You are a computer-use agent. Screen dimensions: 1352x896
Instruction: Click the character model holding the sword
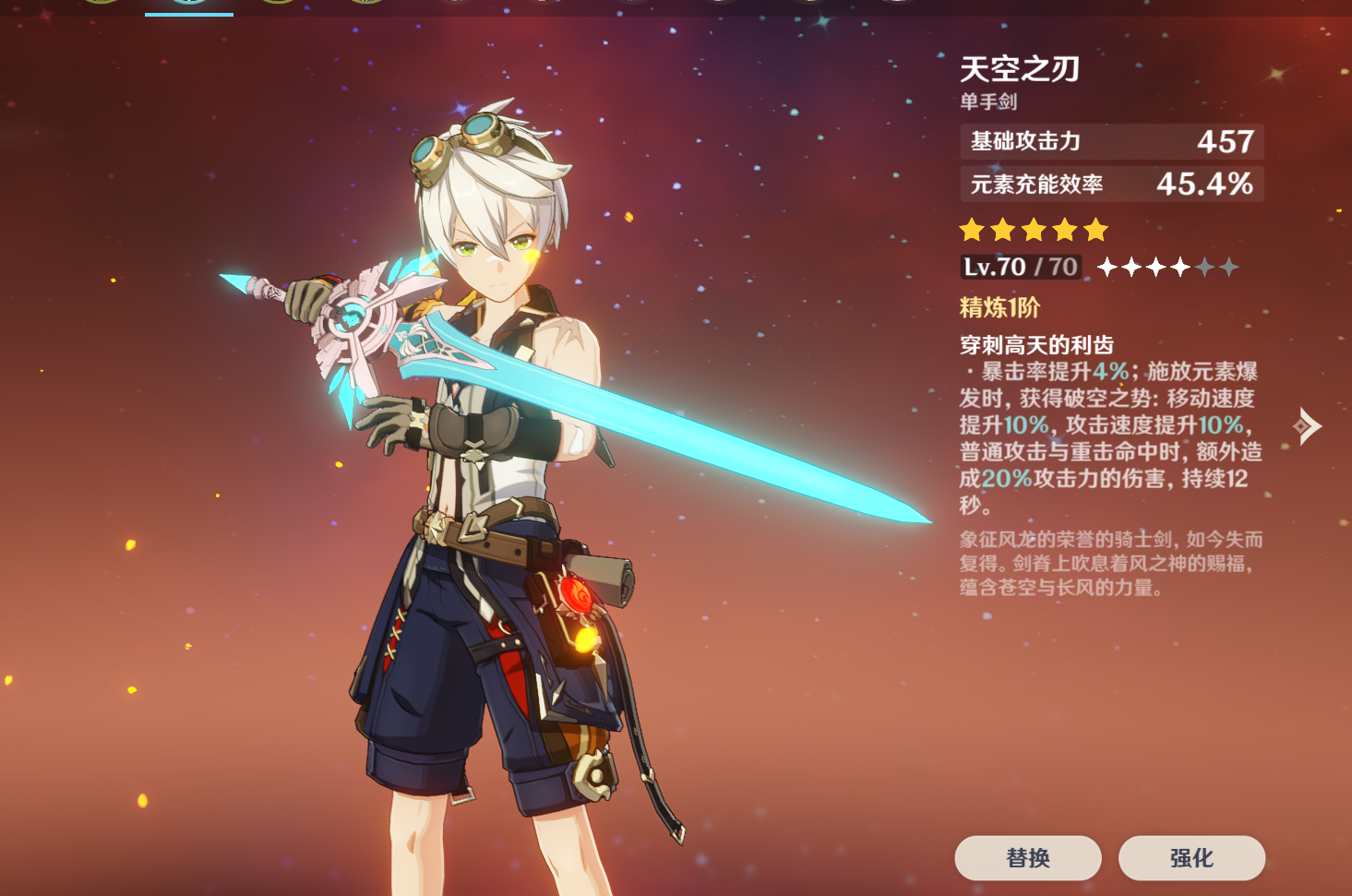[x=480, y=461]
